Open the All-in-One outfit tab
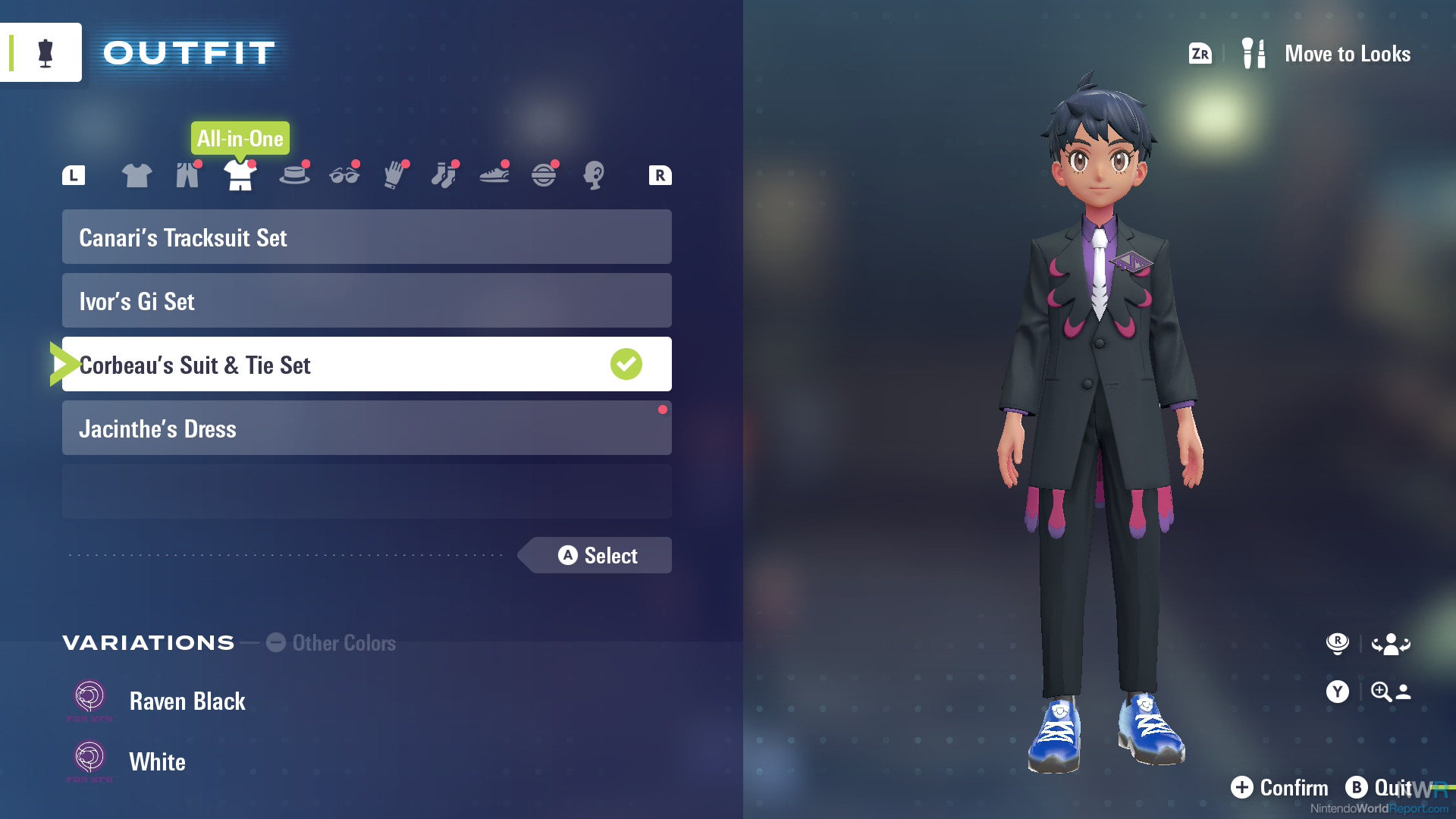Viewport: 1456px width, 819px height. click(240, 175)
